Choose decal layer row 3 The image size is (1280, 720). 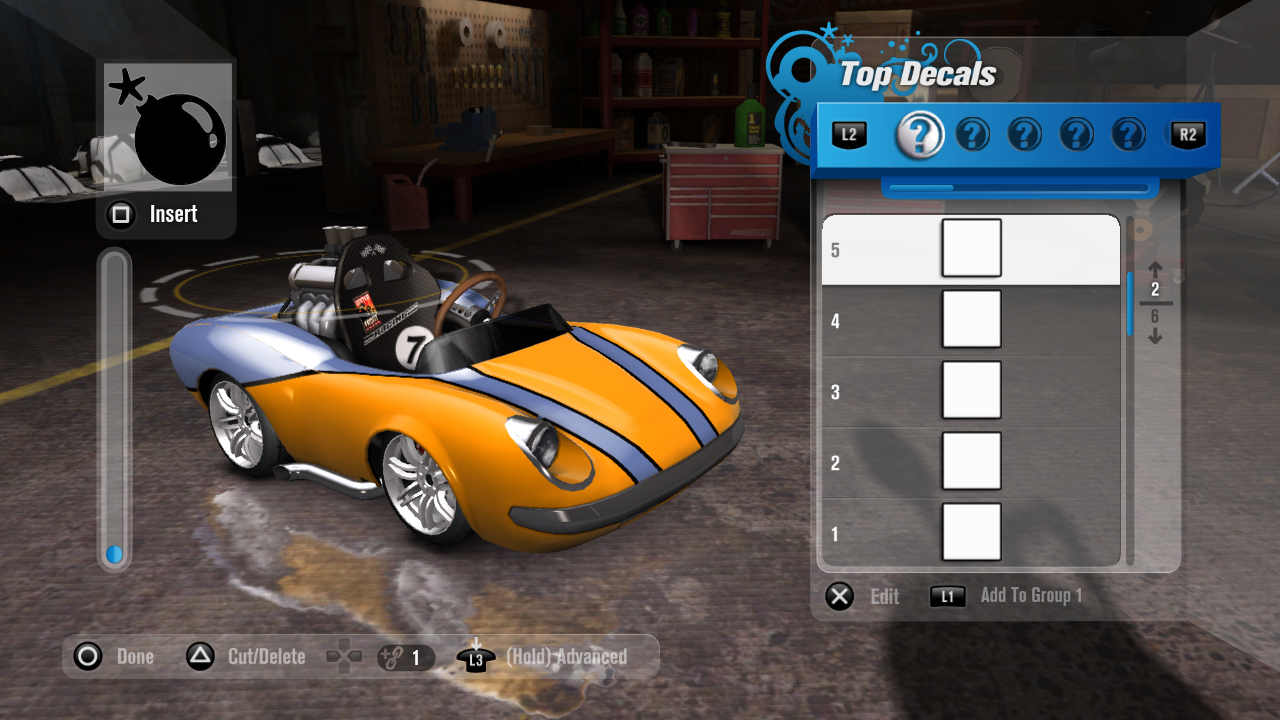970,391
